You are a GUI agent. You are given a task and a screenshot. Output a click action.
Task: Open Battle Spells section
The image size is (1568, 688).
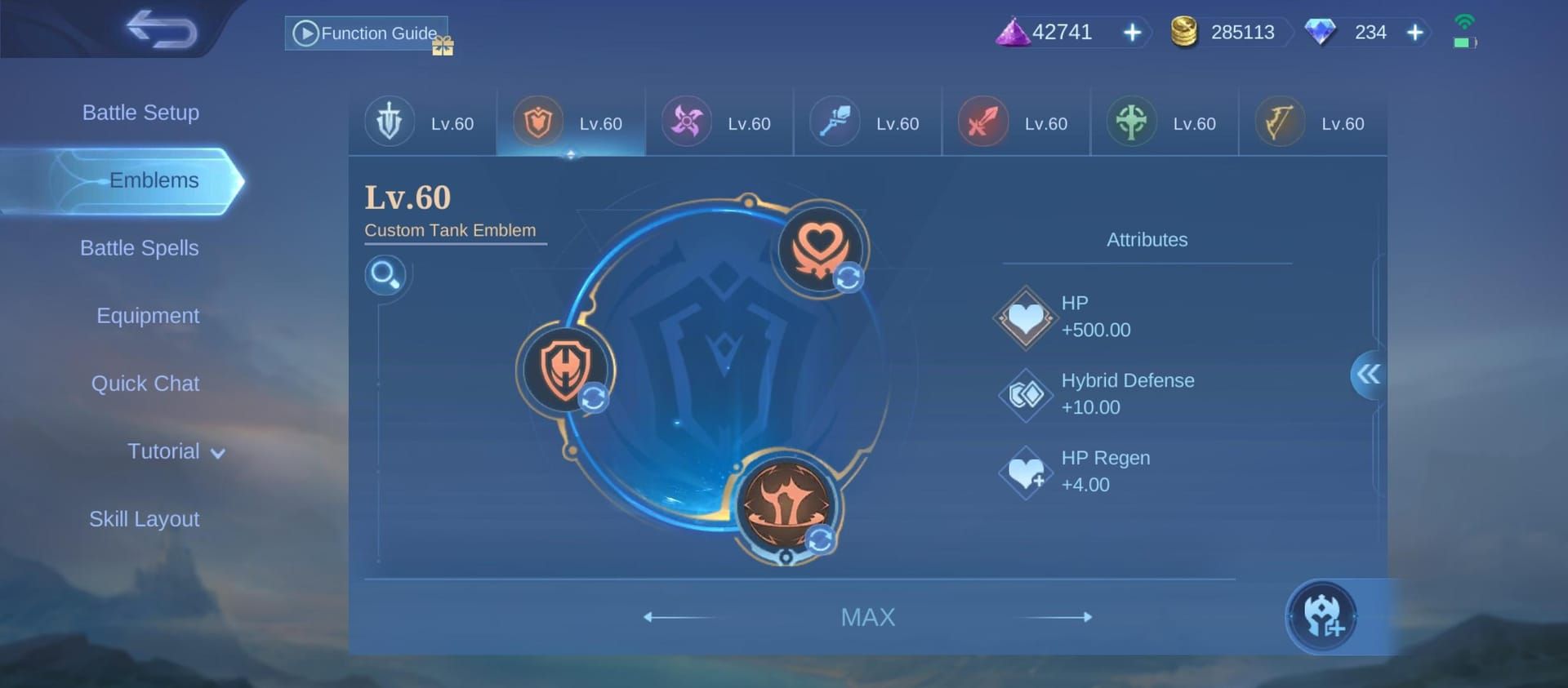(x=140, y=248)
